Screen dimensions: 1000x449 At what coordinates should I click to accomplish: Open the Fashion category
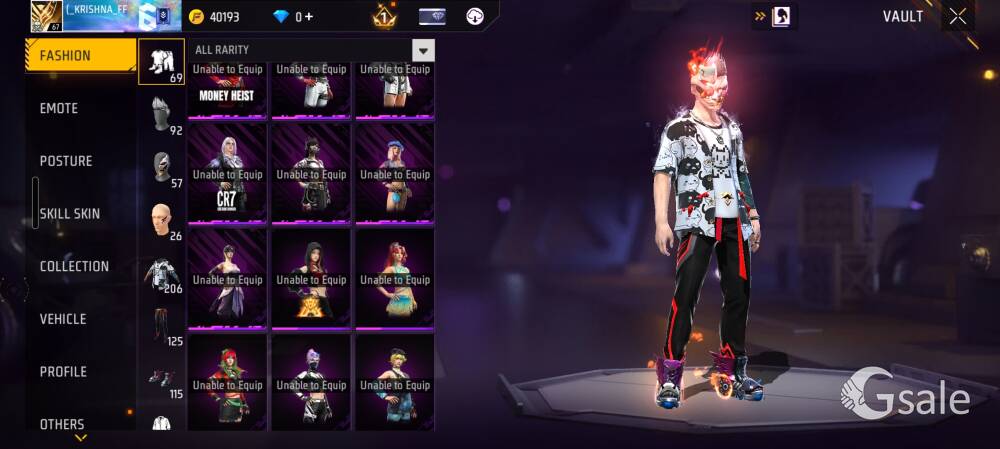click(79, 56)
